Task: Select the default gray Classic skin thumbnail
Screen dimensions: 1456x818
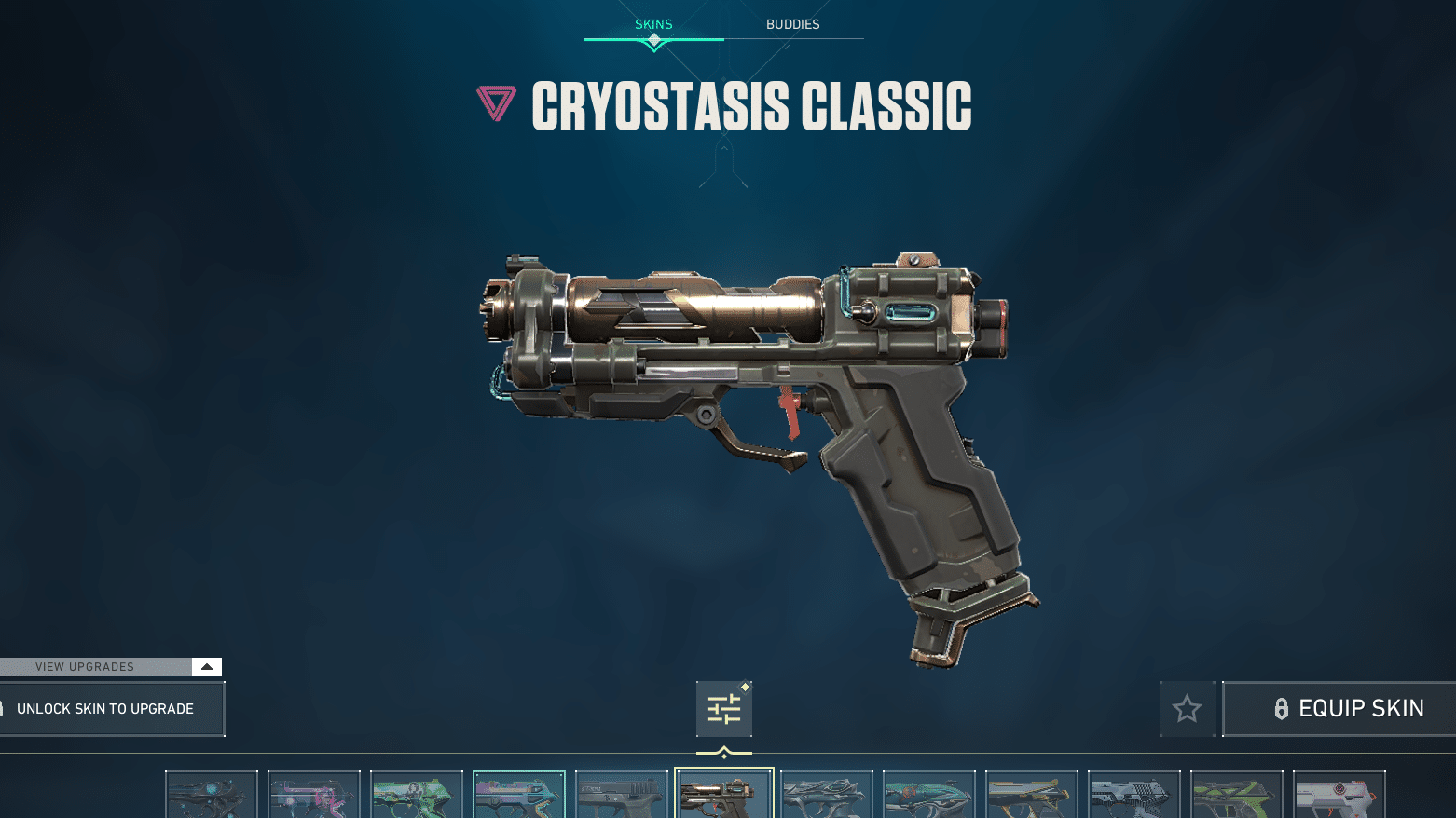Action: [x=622, y=795]
